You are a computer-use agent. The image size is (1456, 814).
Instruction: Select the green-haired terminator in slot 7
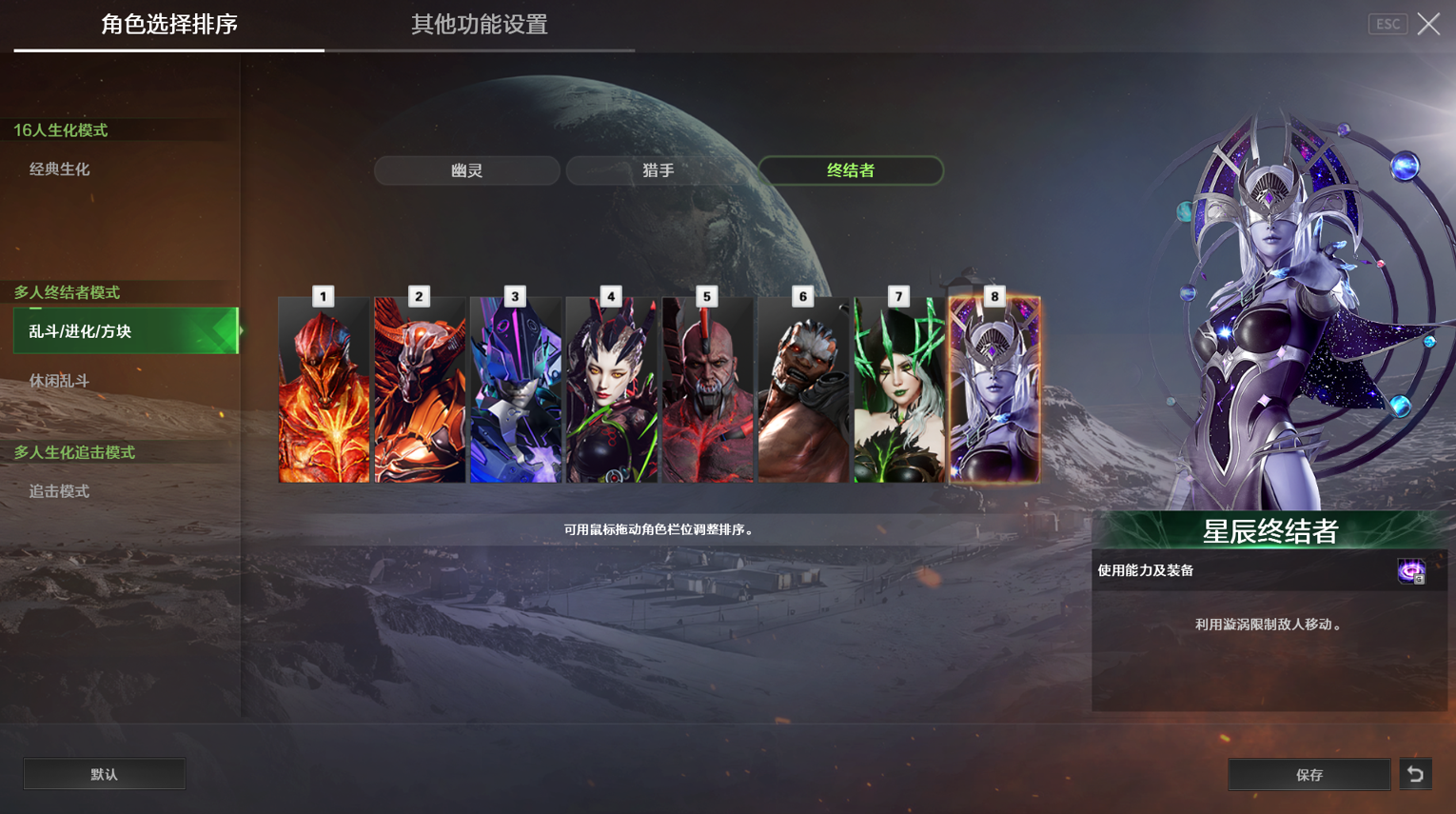(898, 390)
